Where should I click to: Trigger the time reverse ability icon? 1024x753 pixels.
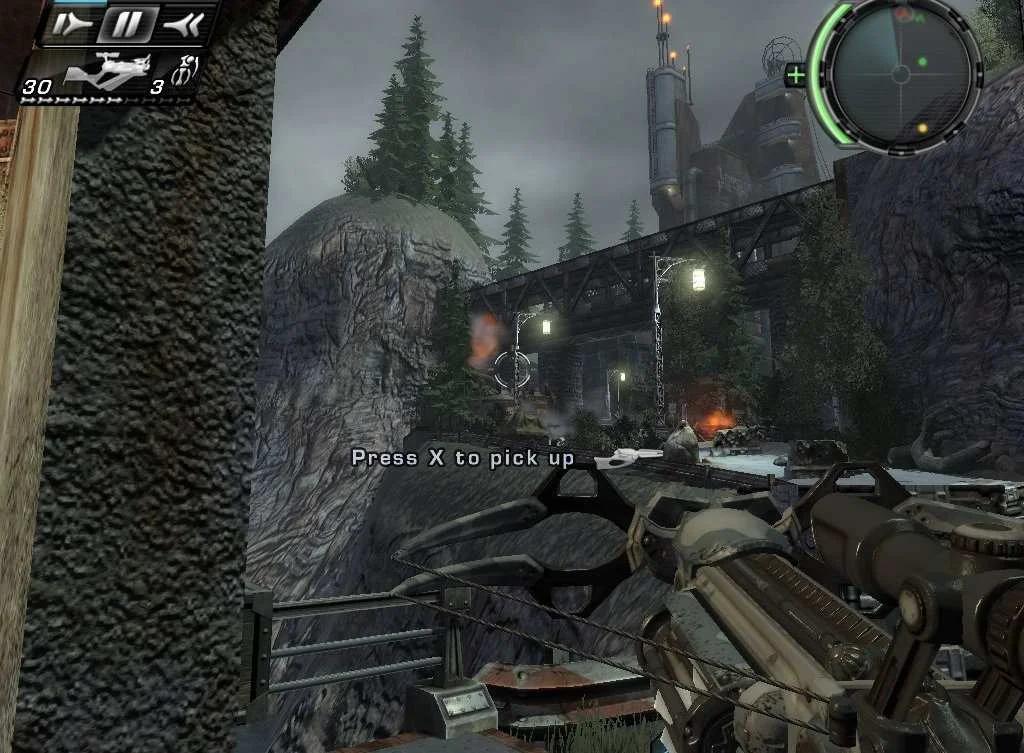pos(186,23)
